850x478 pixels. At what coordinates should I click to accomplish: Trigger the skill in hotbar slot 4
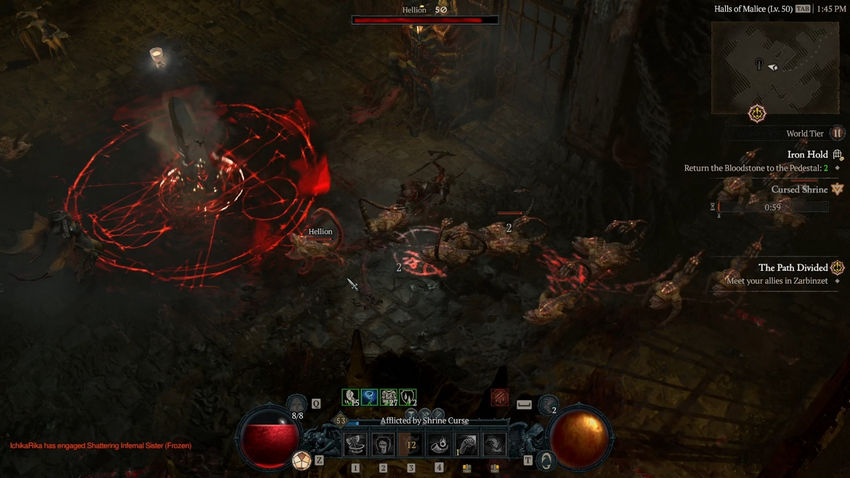[438, 444]
